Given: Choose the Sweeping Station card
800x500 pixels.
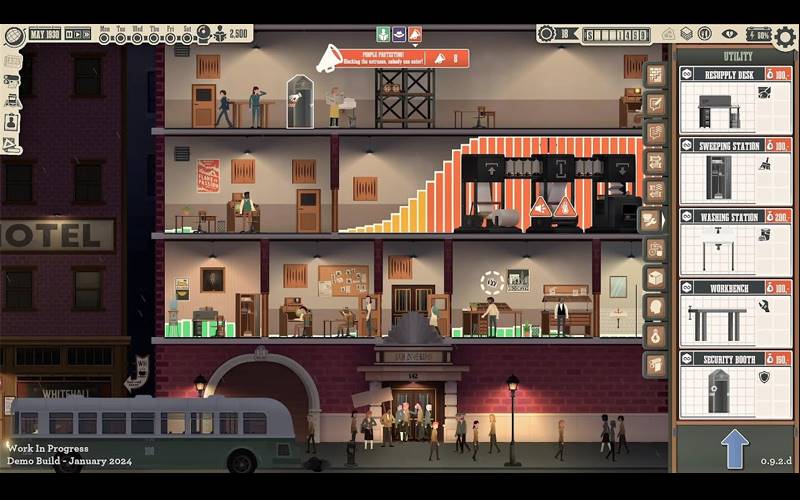Looking at the screenshot, I should pyautogui.click(x=735, y=171).
